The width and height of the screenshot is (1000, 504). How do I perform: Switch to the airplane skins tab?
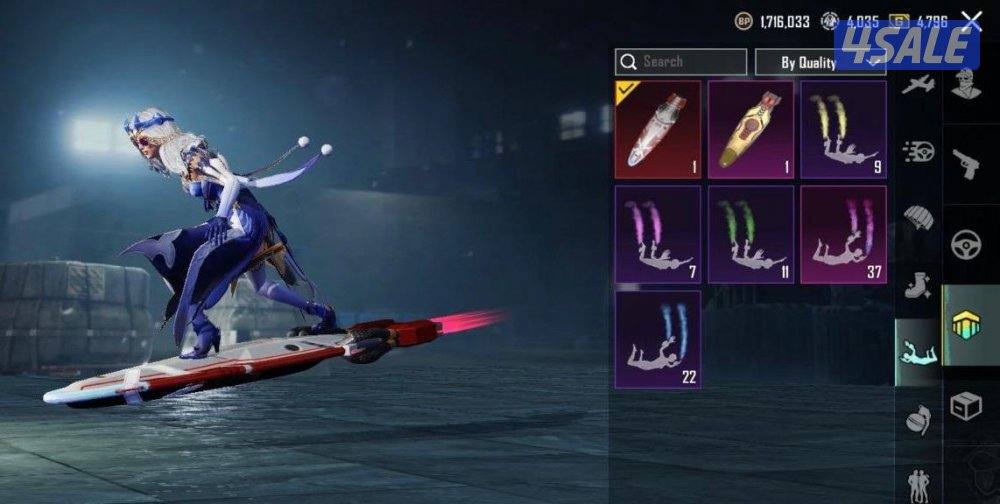click(x=918, y=85)
